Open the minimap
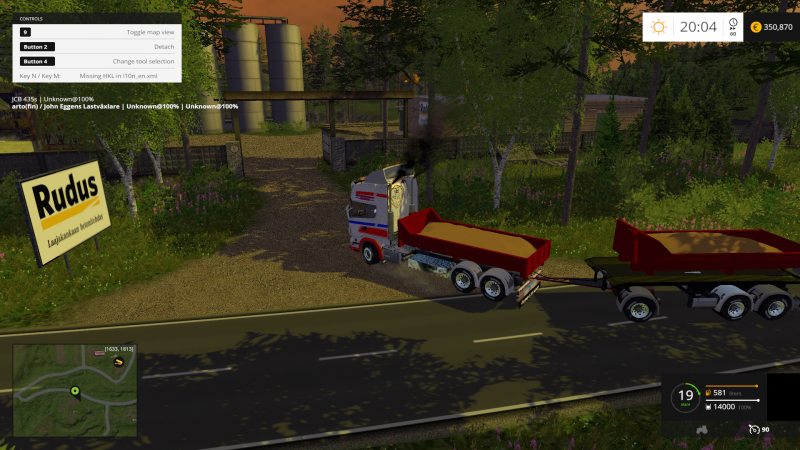 pyautogui.click(x=75, y=391)
